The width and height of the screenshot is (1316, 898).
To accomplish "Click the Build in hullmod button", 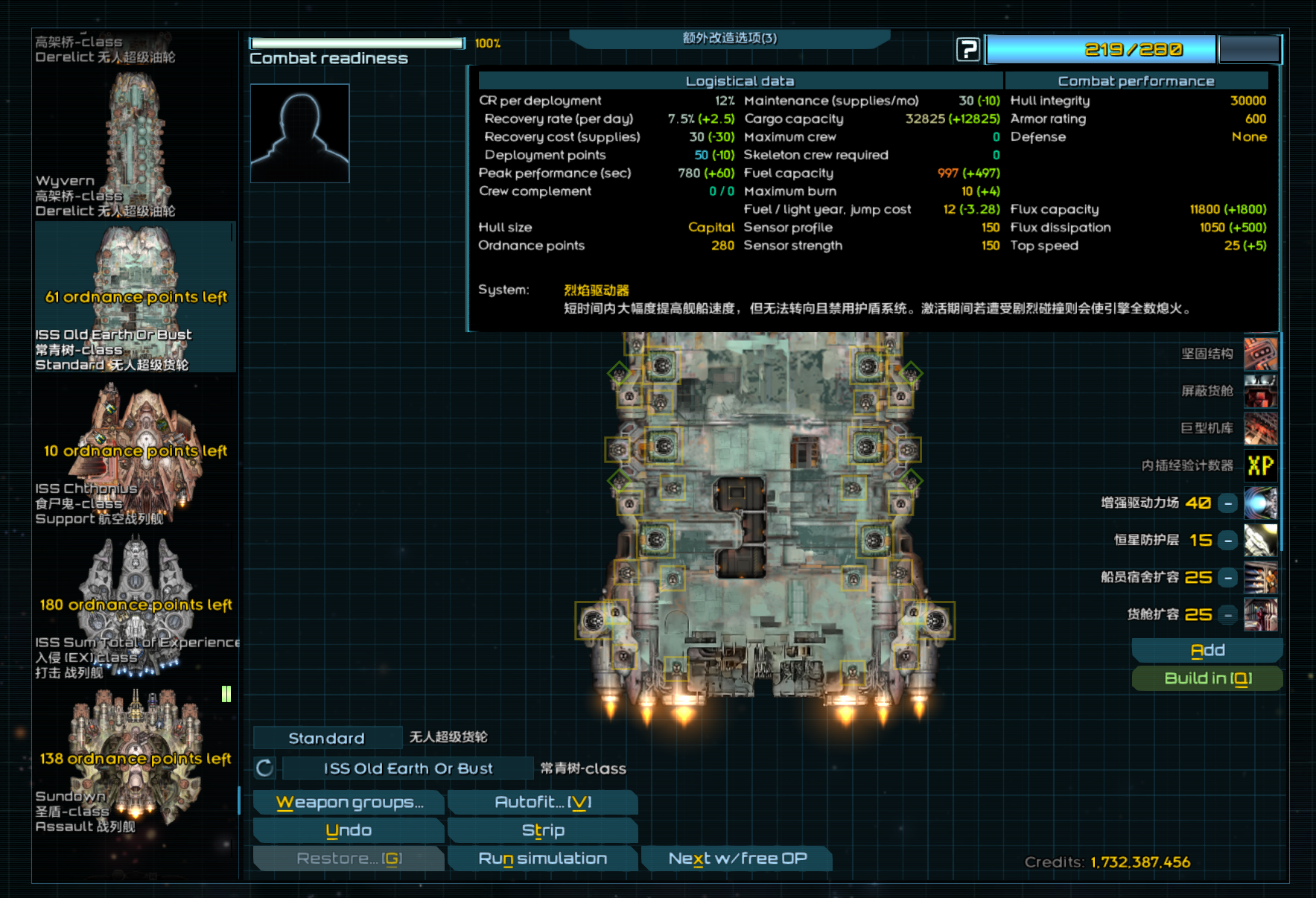I will (1207, 678).
